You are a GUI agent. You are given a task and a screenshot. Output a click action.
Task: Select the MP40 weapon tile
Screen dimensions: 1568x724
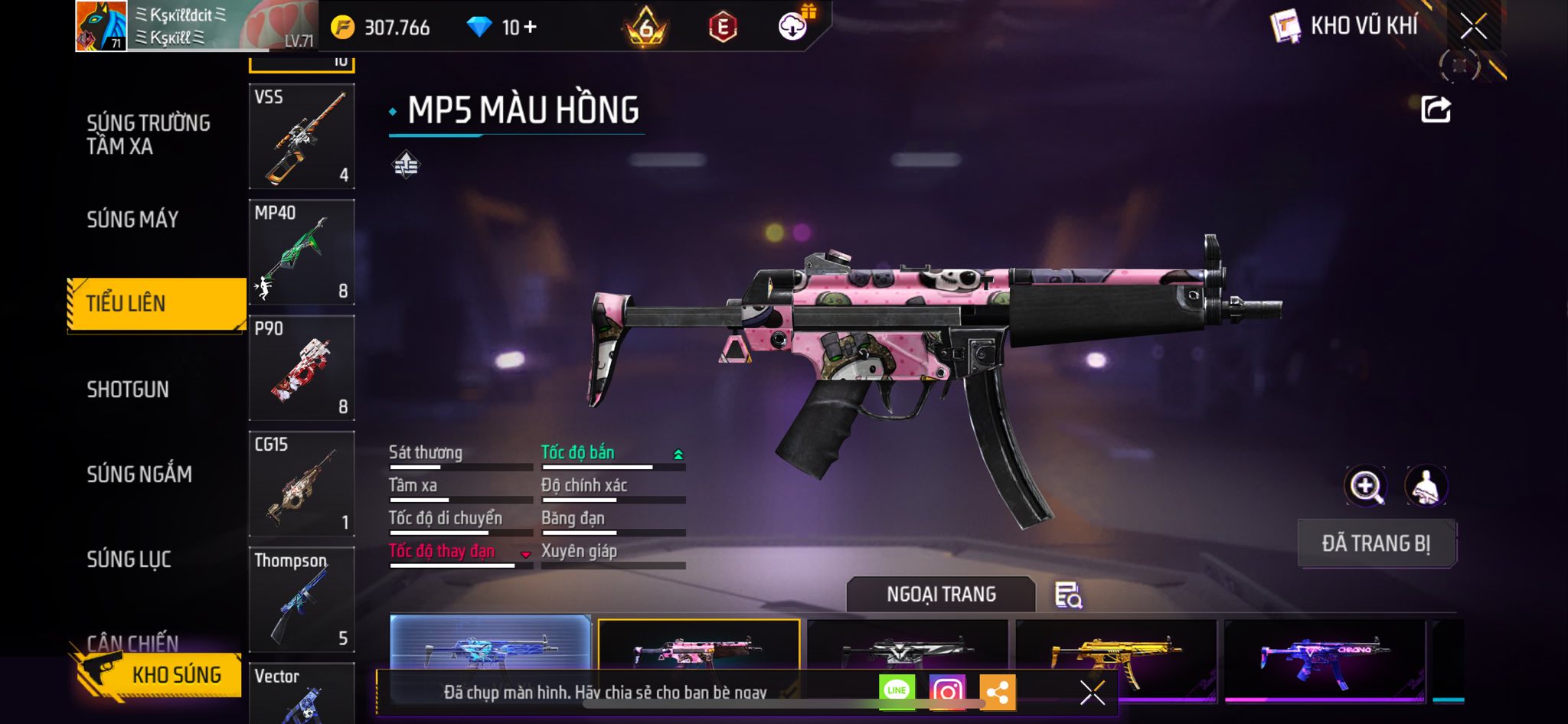click(302, 252)
